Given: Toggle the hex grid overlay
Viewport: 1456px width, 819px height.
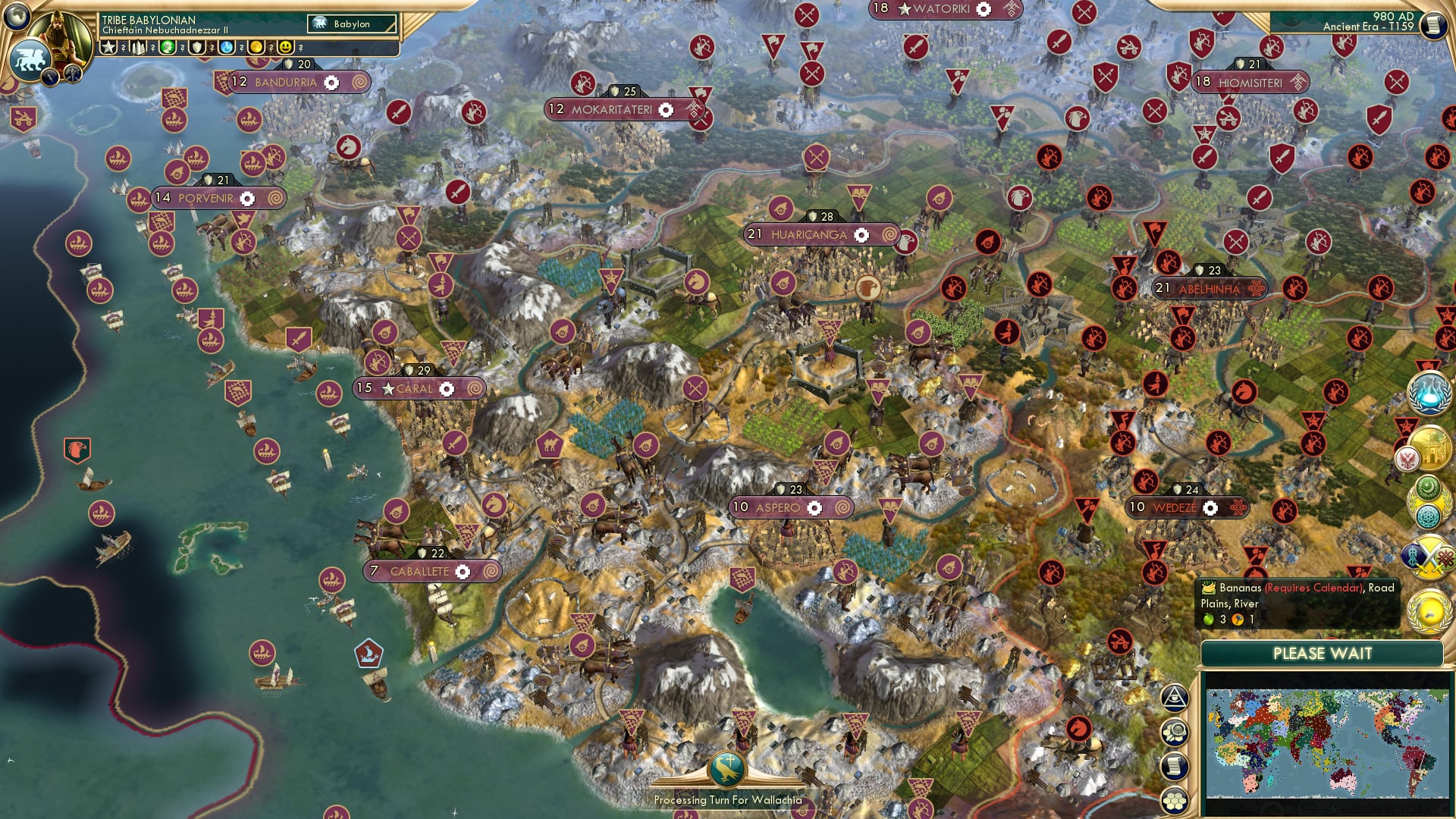Looking at the screenshot, I should pyautogui.click(x=1175, y=800).
